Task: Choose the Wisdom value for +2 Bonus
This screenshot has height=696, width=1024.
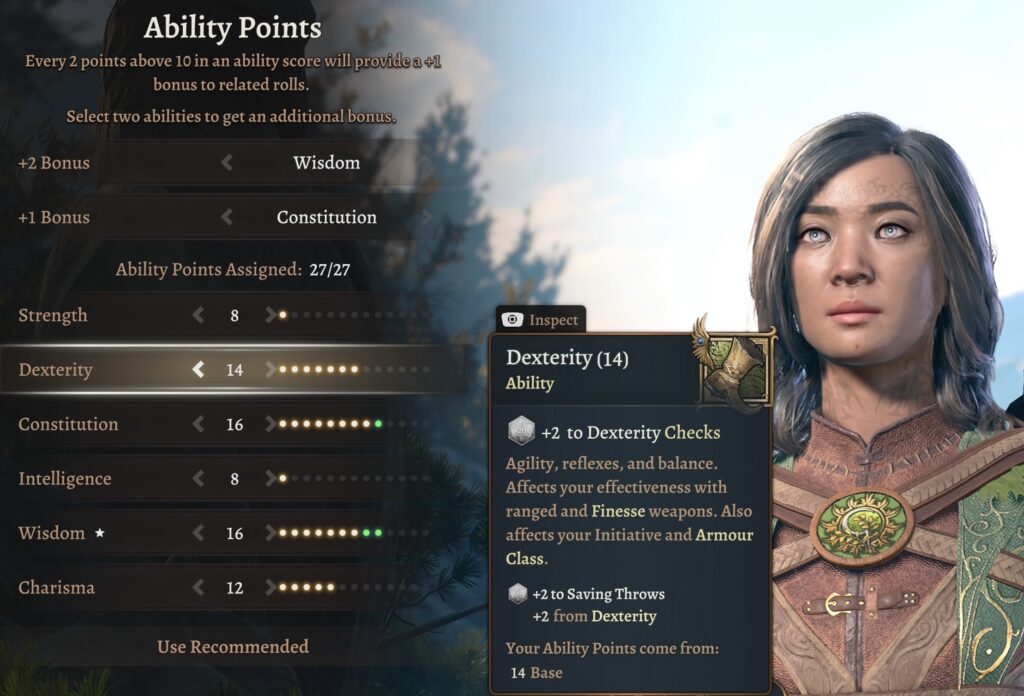Action: (x=326, y=162)
